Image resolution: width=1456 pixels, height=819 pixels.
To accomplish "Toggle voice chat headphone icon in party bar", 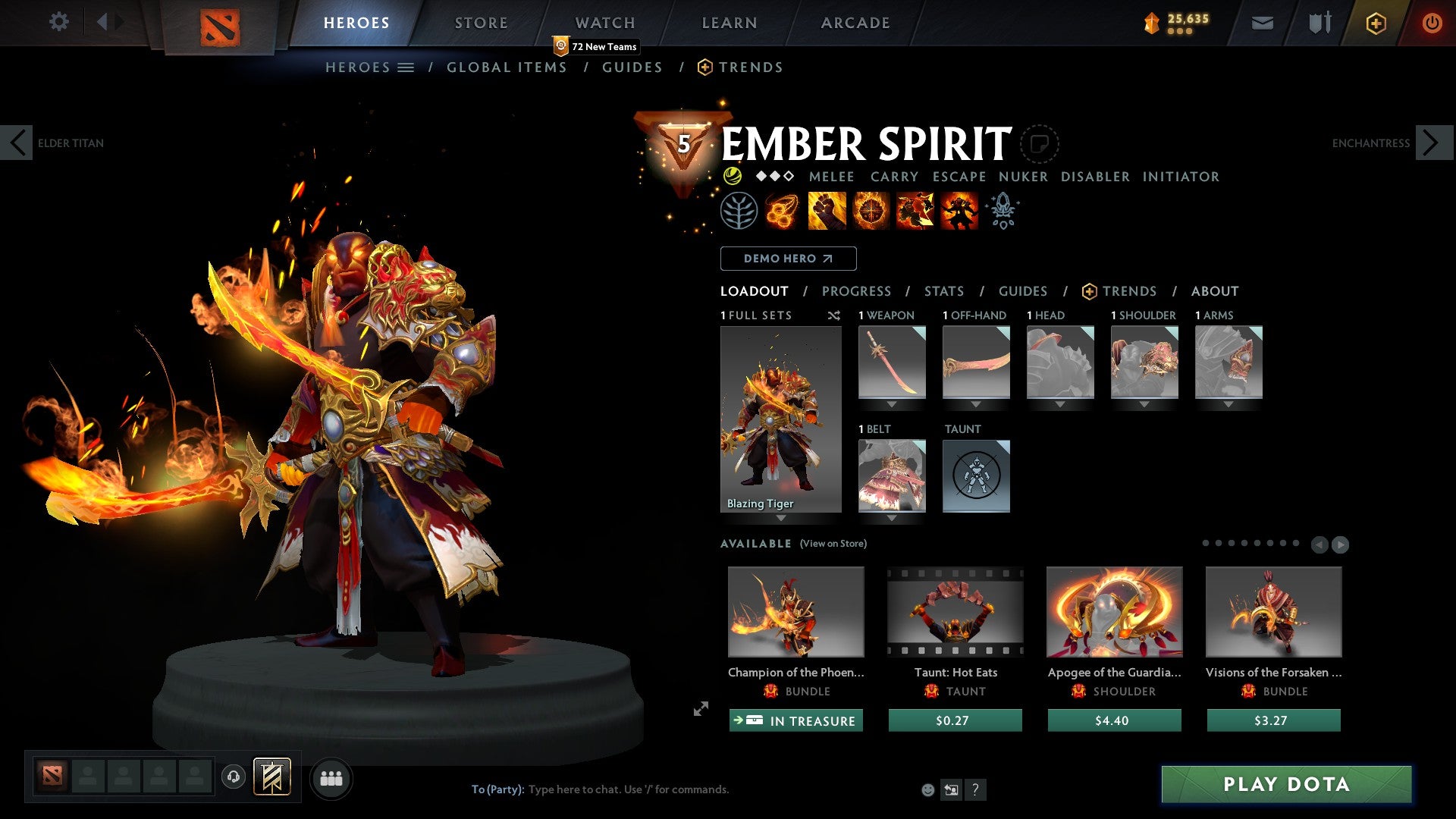I will pos(232,777).
